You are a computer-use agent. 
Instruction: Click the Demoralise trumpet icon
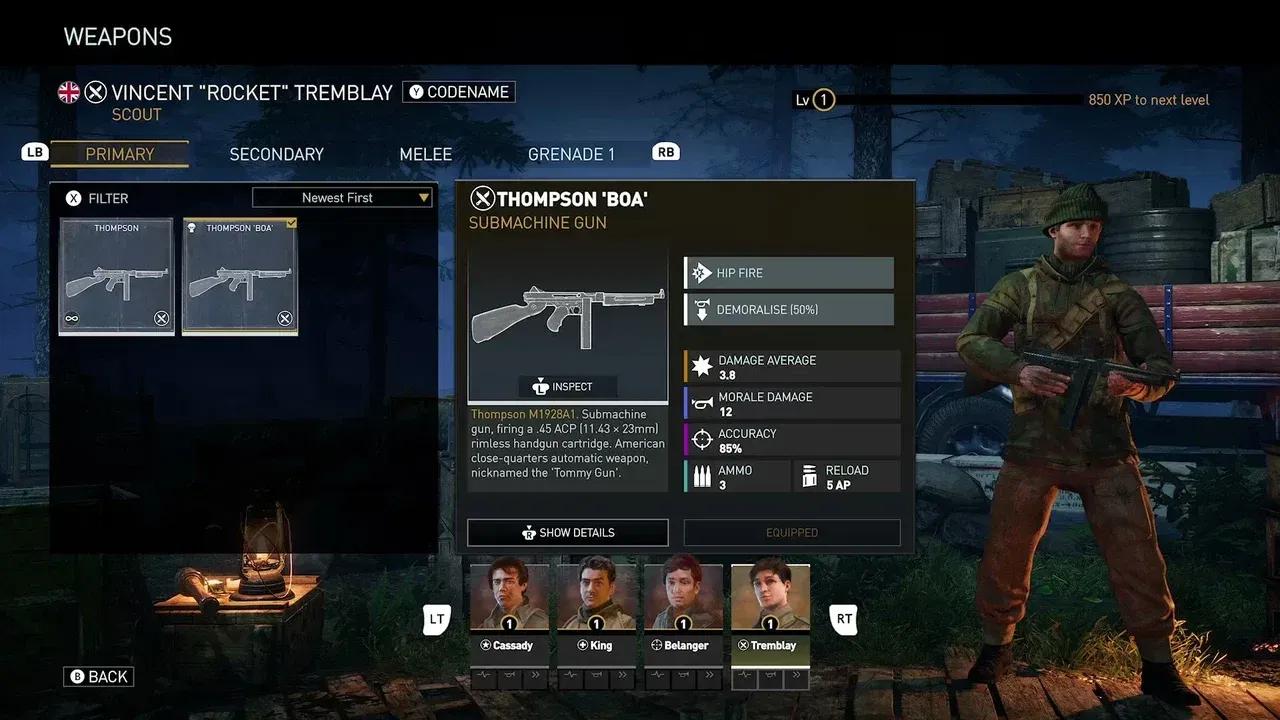[x=700, y=309]
